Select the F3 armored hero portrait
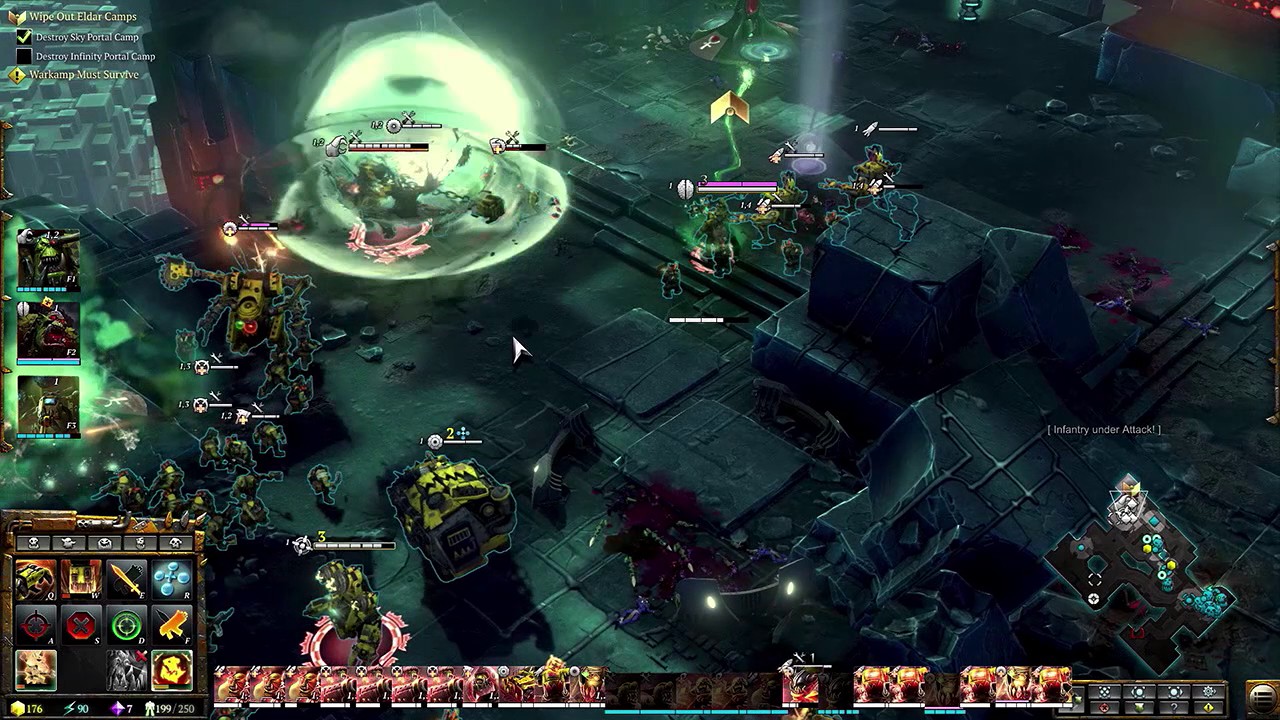This screenshot has width=1280, height=720. click(x=47, y=405)
